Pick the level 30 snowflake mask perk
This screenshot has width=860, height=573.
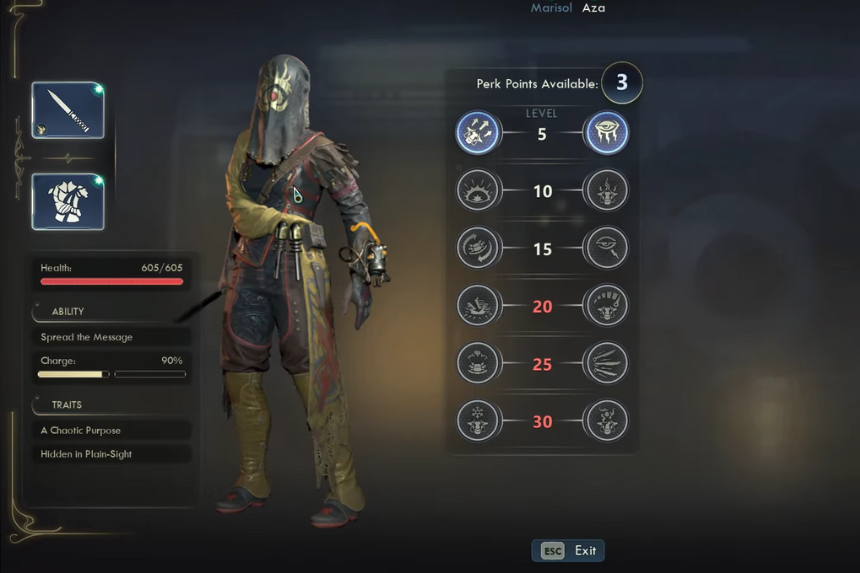point(478,421)
